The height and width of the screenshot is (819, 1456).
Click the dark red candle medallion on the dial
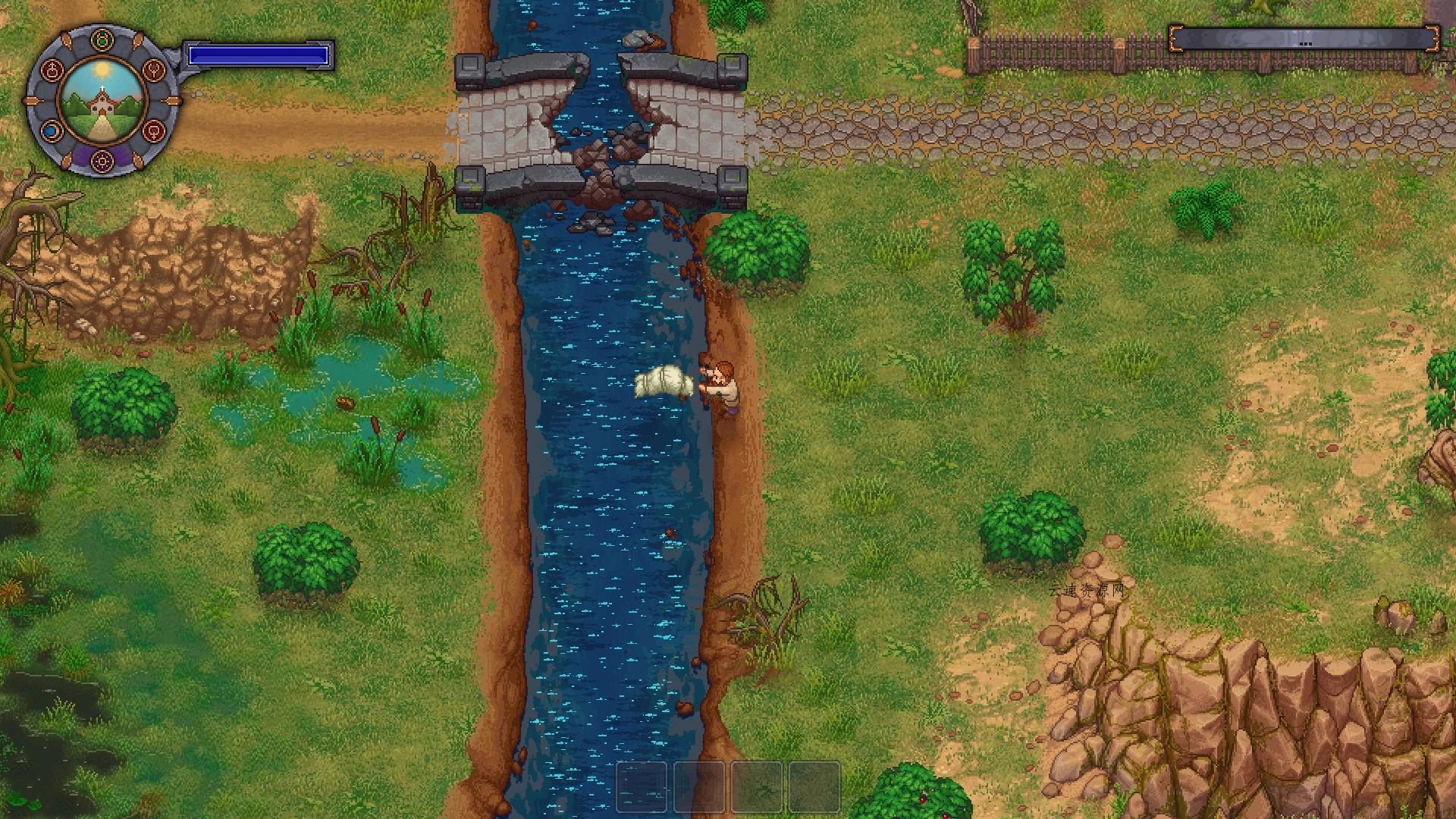(53, 70)
